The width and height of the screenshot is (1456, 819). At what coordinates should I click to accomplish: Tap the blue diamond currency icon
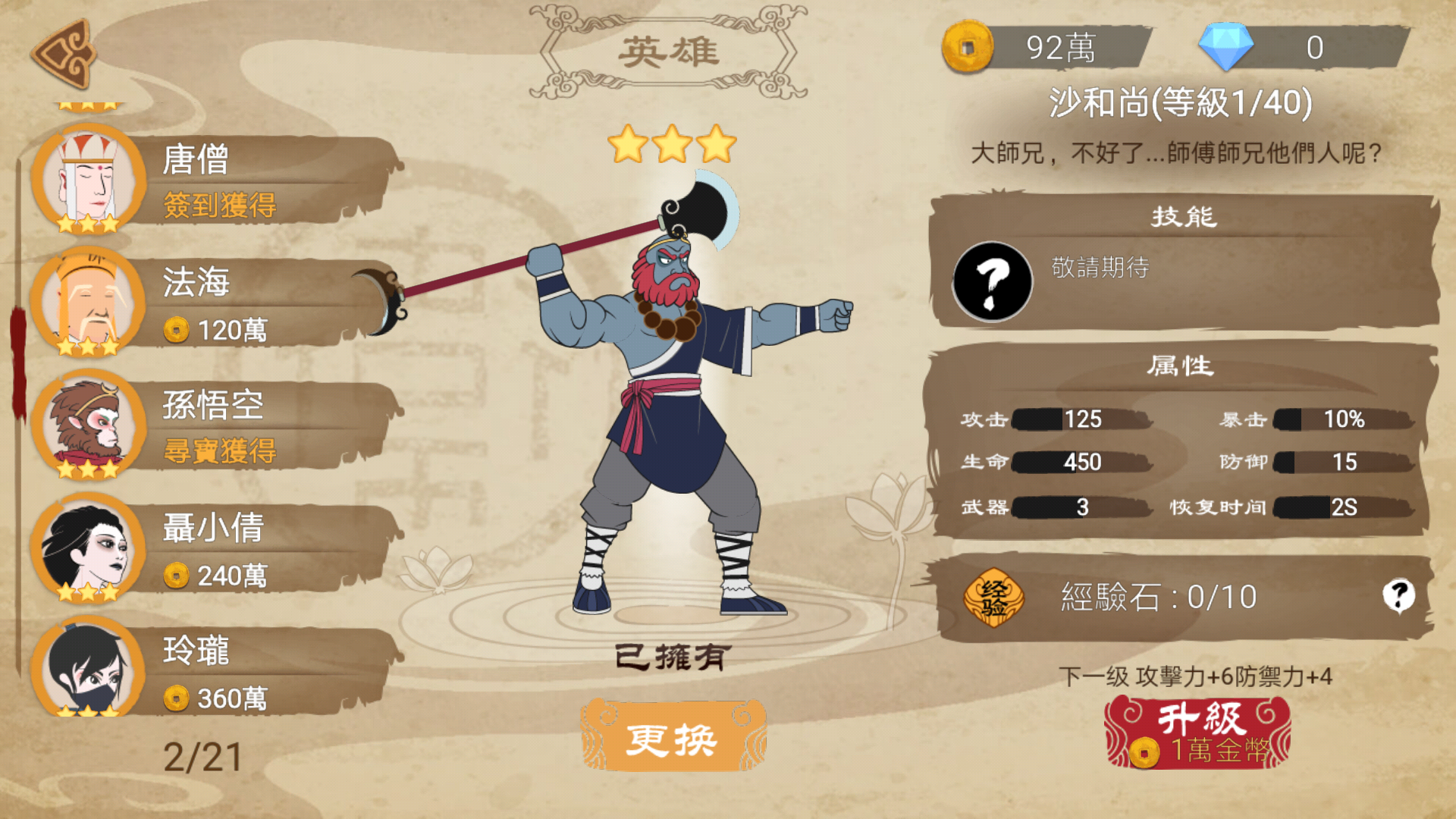(1225, 47)
